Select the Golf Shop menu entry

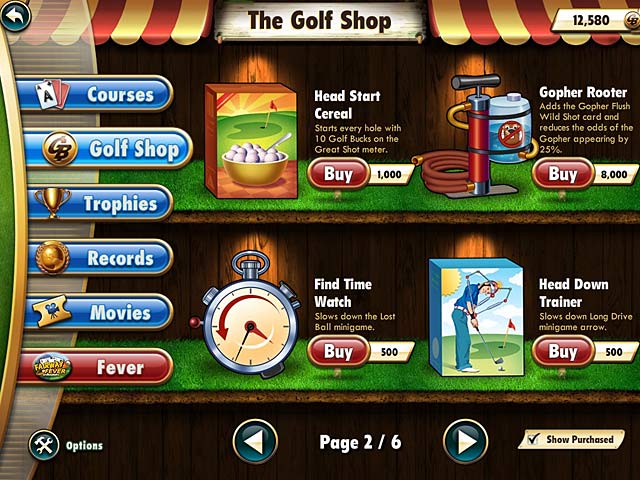(x=107, y=149)
